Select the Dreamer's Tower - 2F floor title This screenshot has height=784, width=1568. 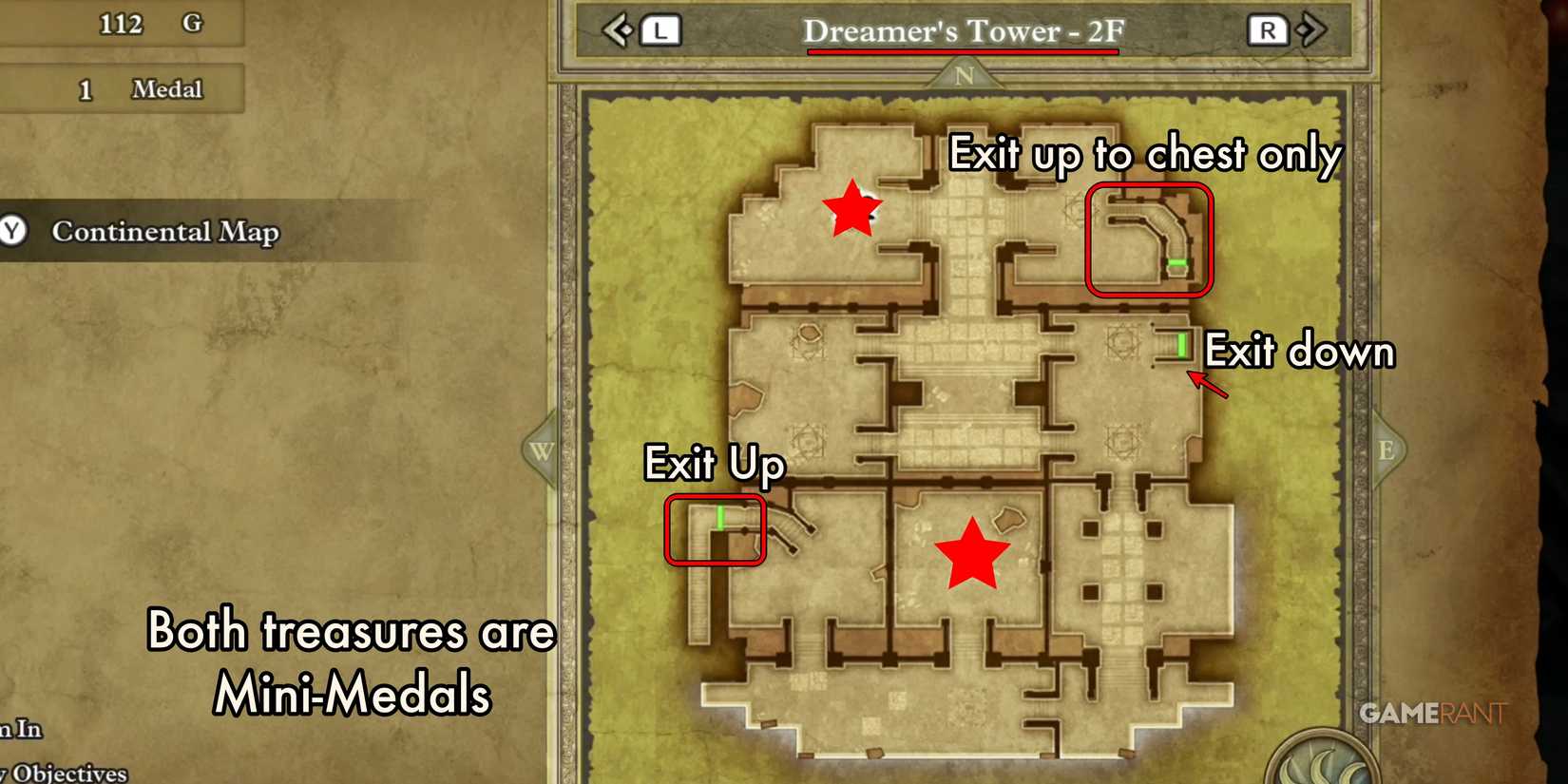963,30
